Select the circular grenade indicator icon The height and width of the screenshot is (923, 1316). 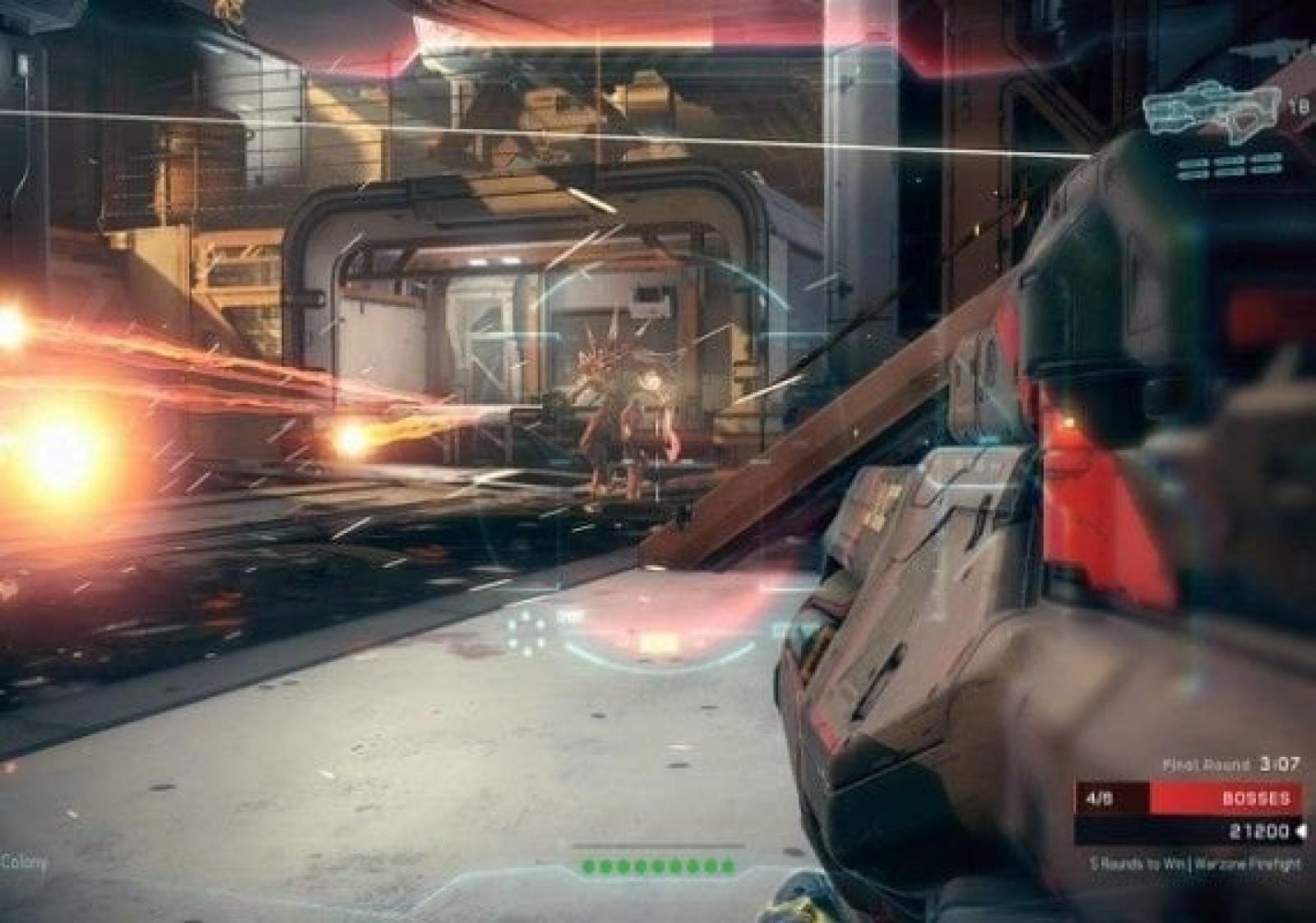(x=526, y=632)
